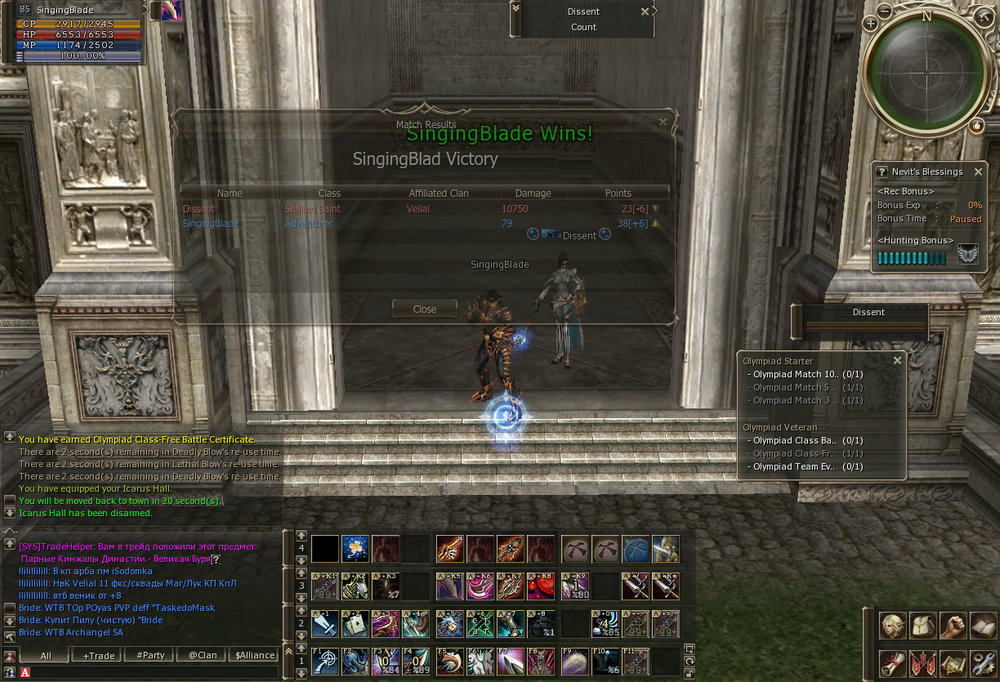Click the chat text input field
The image size is (1000, 682).
pos(150,672)
